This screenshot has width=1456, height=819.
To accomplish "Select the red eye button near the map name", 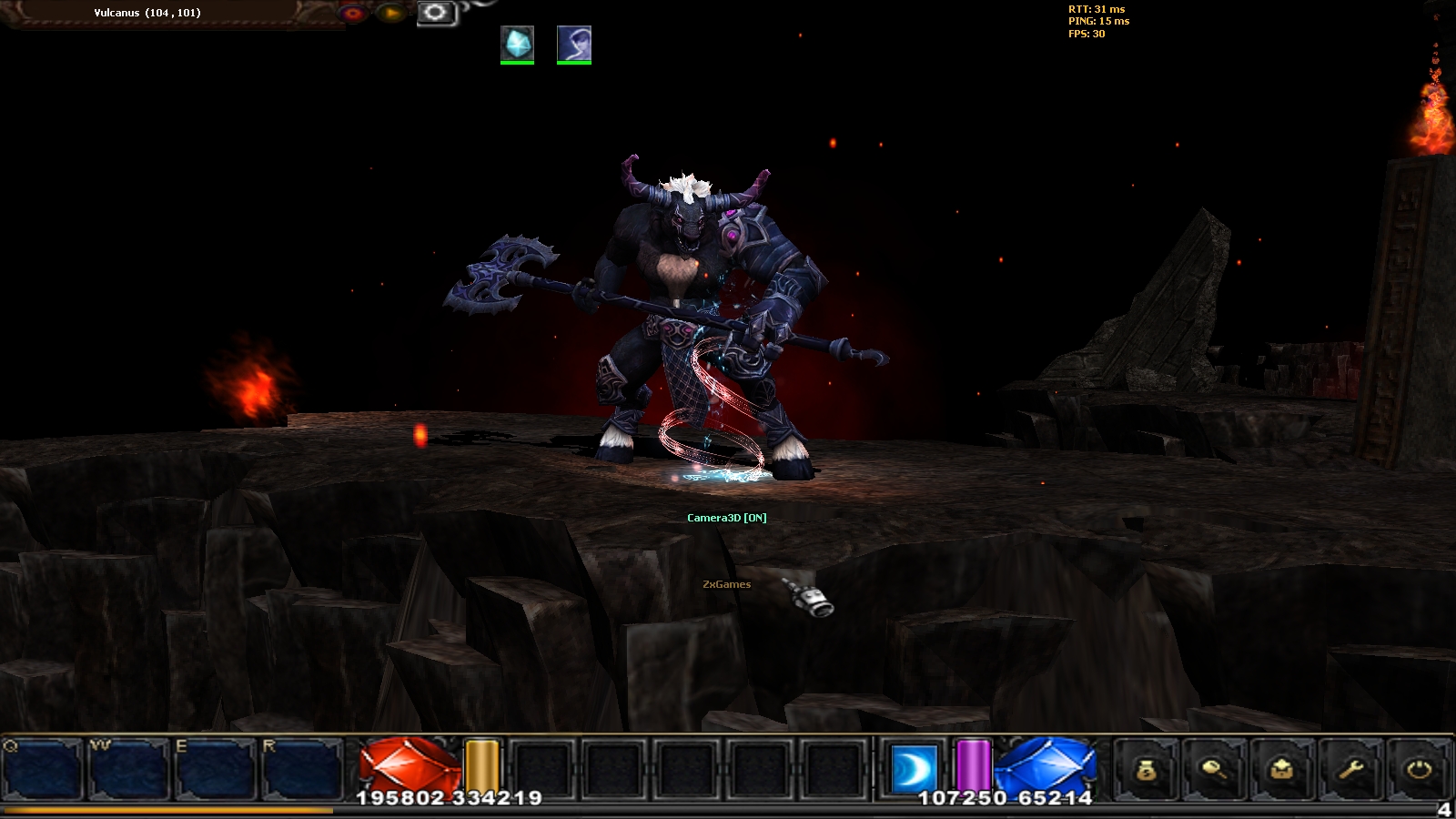I will tap(353, 13).
